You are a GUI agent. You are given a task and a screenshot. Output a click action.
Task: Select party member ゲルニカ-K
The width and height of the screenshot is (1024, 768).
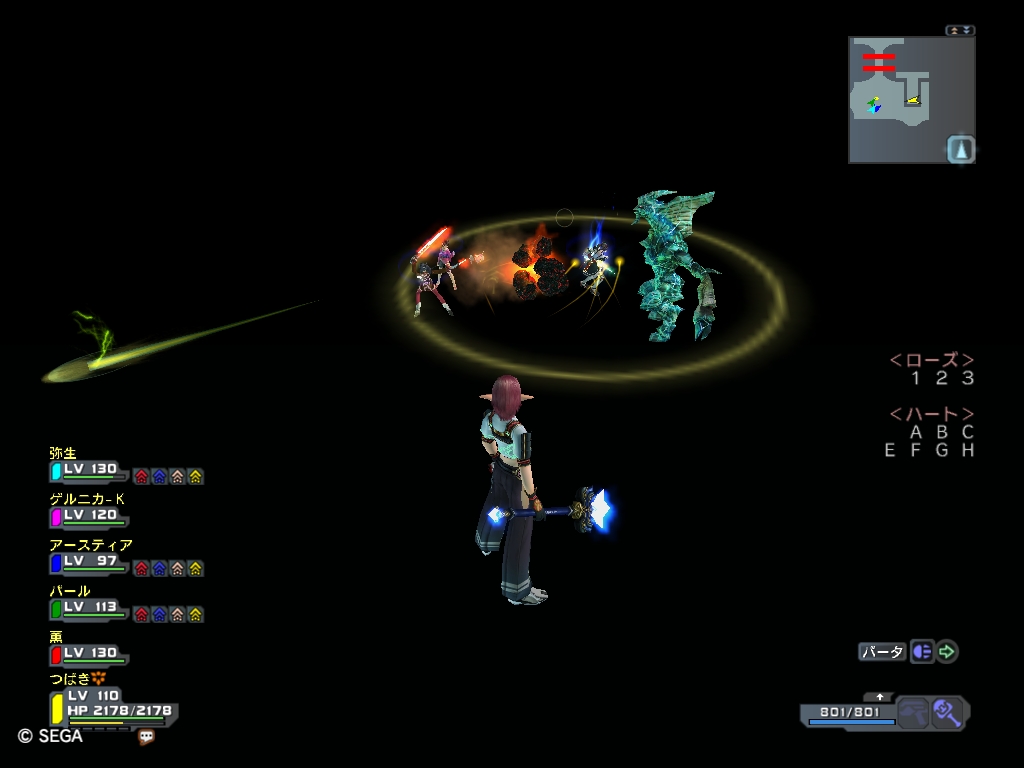pyautogui.click(x=88, y=515)
